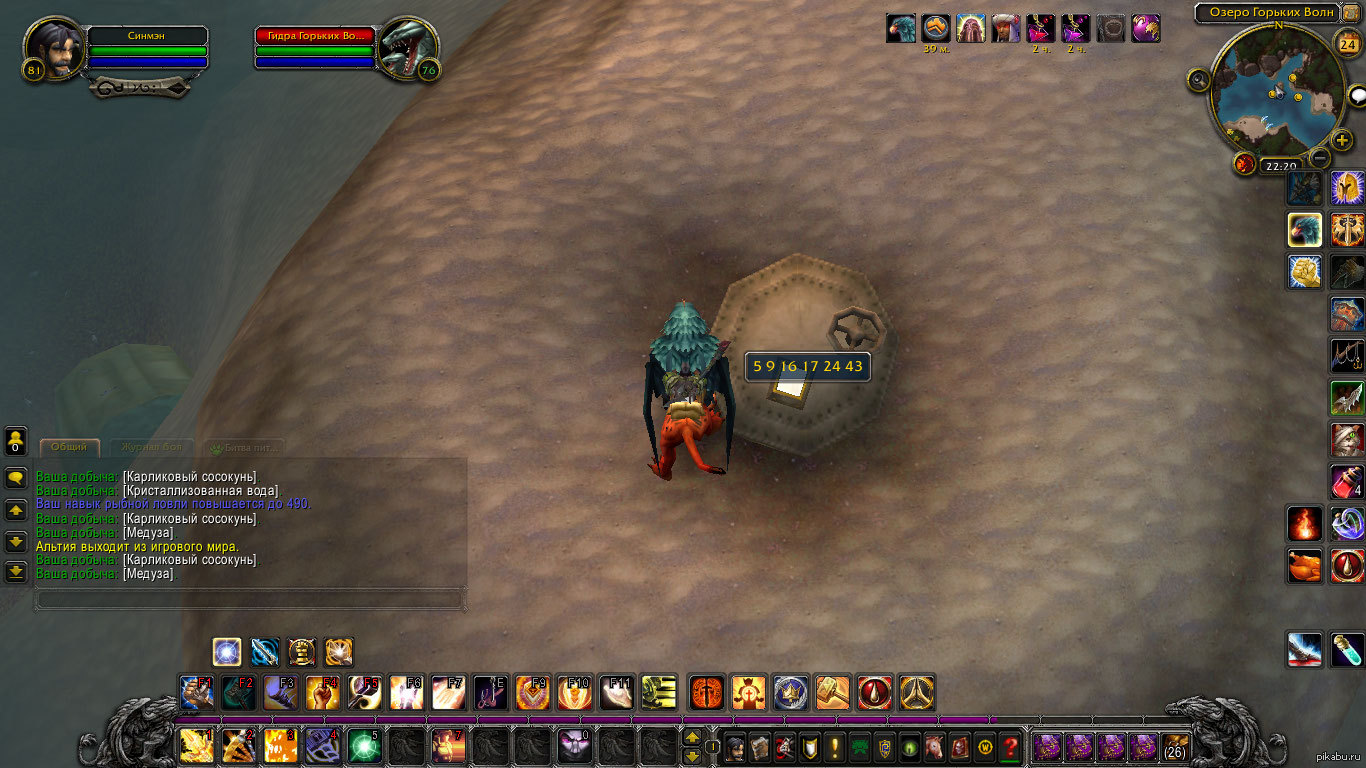1366x768 pixels.
Task: Click the chat input box
Action: (x=250, y=599)
